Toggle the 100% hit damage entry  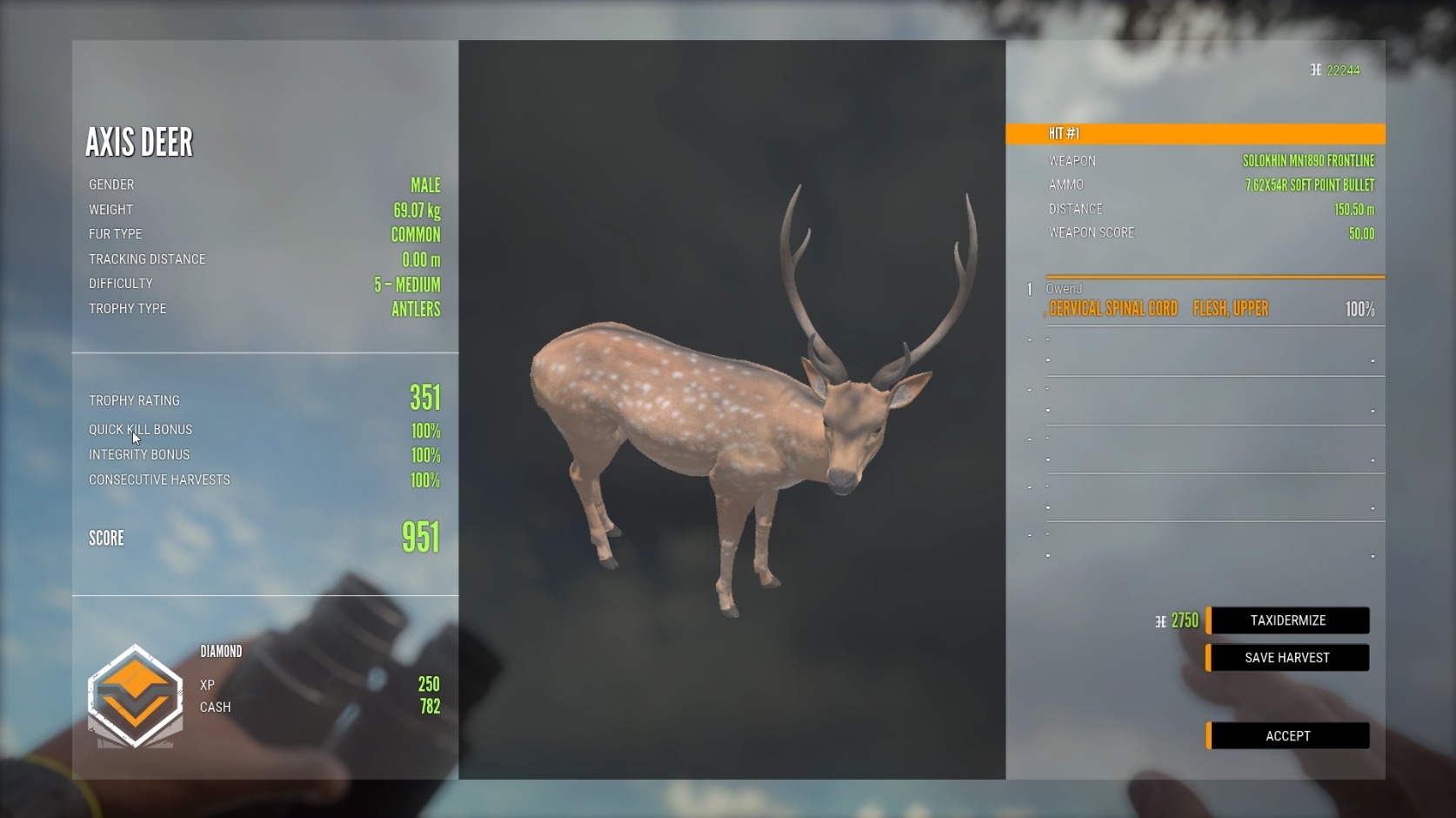1358,308
